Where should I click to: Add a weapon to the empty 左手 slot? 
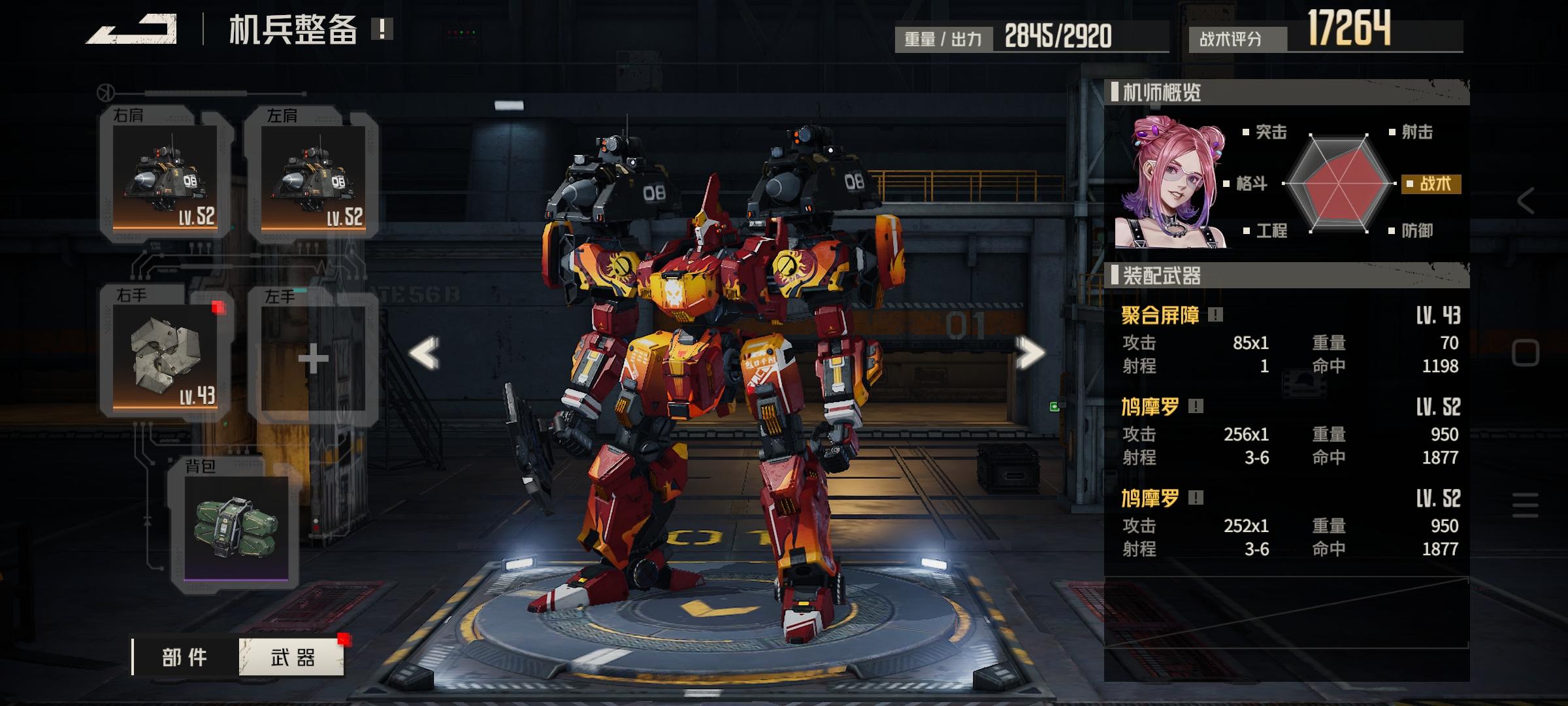pos(313,358)
